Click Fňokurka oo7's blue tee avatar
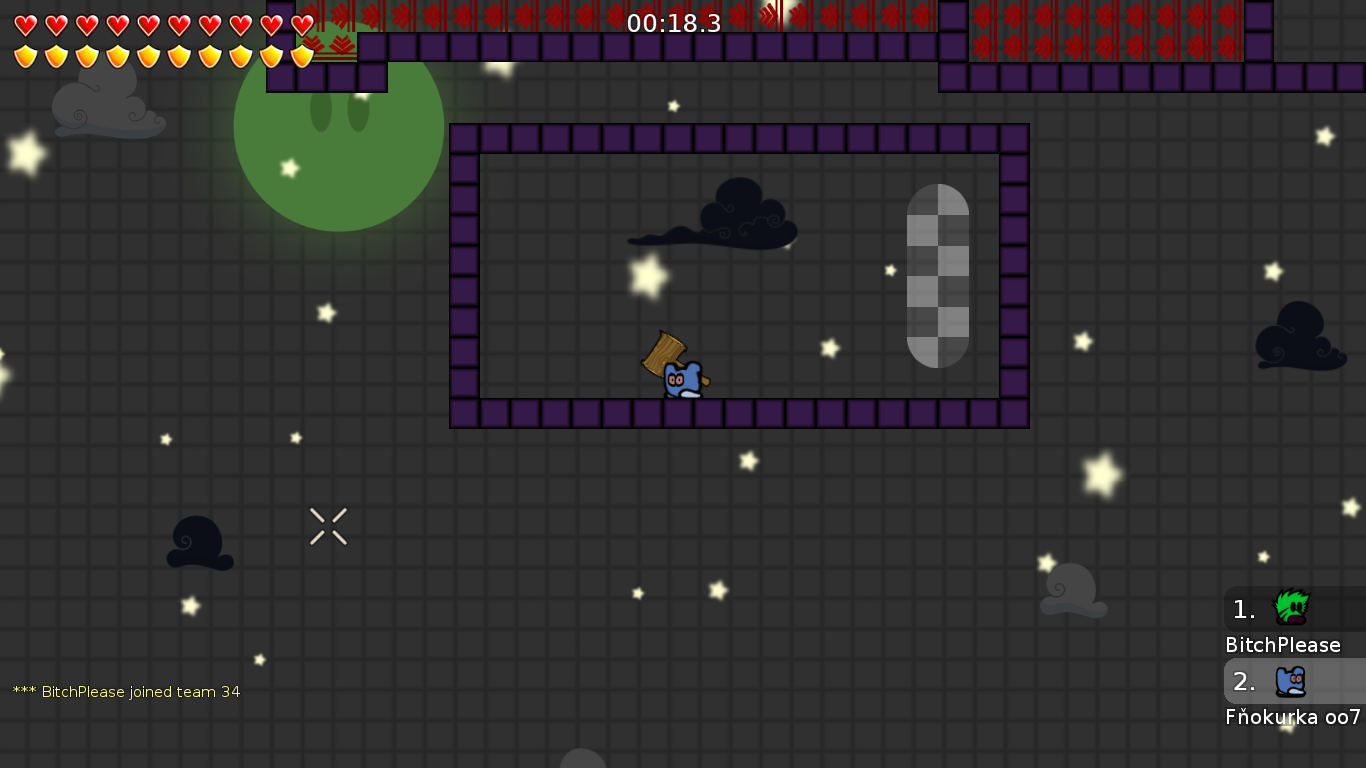Image resolution: width=1366 pixels, height=768 pixels. tap(1290, 680)
